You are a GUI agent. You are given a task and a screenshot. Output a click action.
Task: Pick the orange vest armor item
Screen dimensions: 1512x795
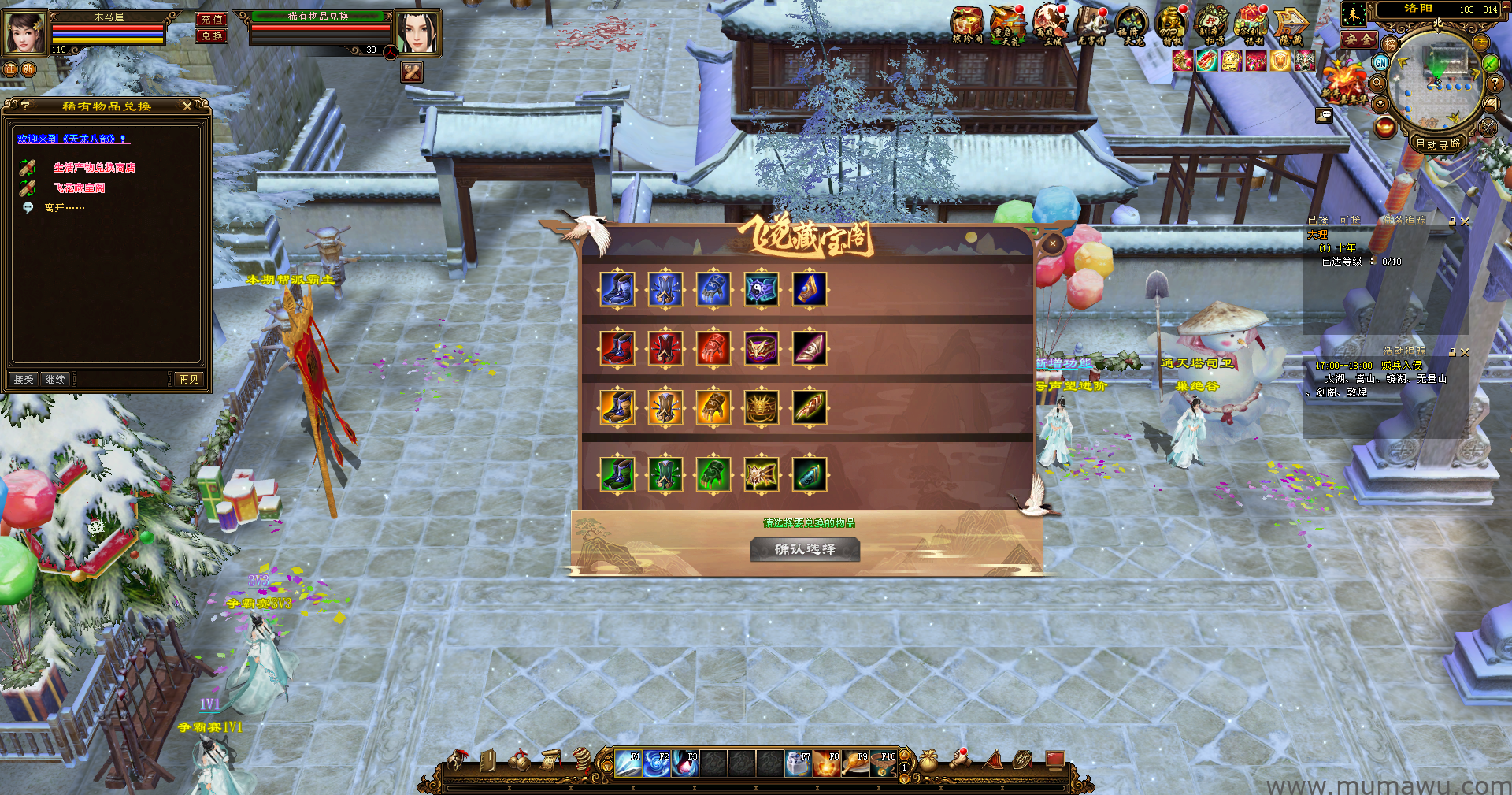(x=665, y=408)
